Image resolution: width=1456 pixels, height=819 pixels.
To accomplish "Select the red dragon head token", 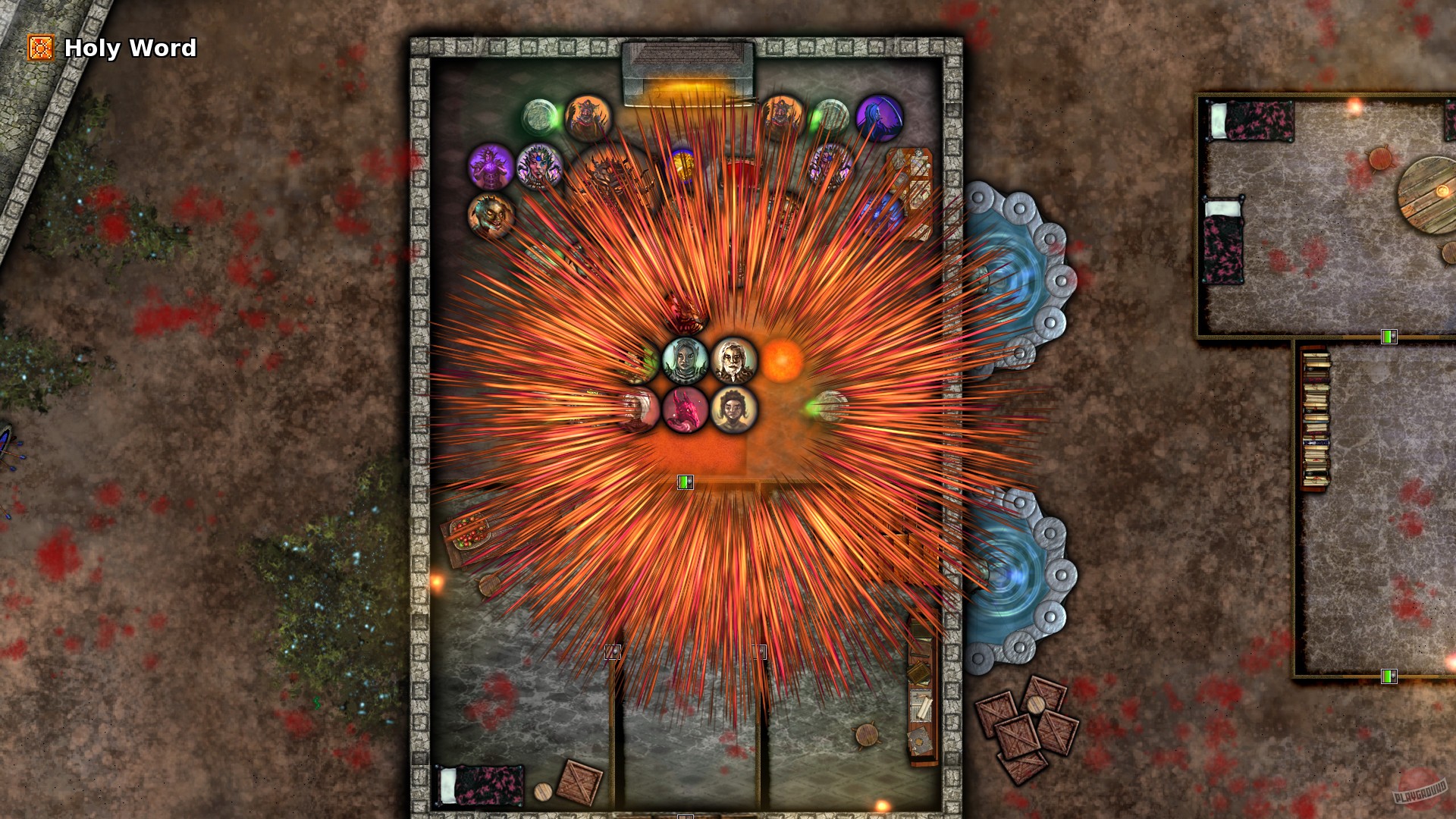I will [x=686, y=412].
